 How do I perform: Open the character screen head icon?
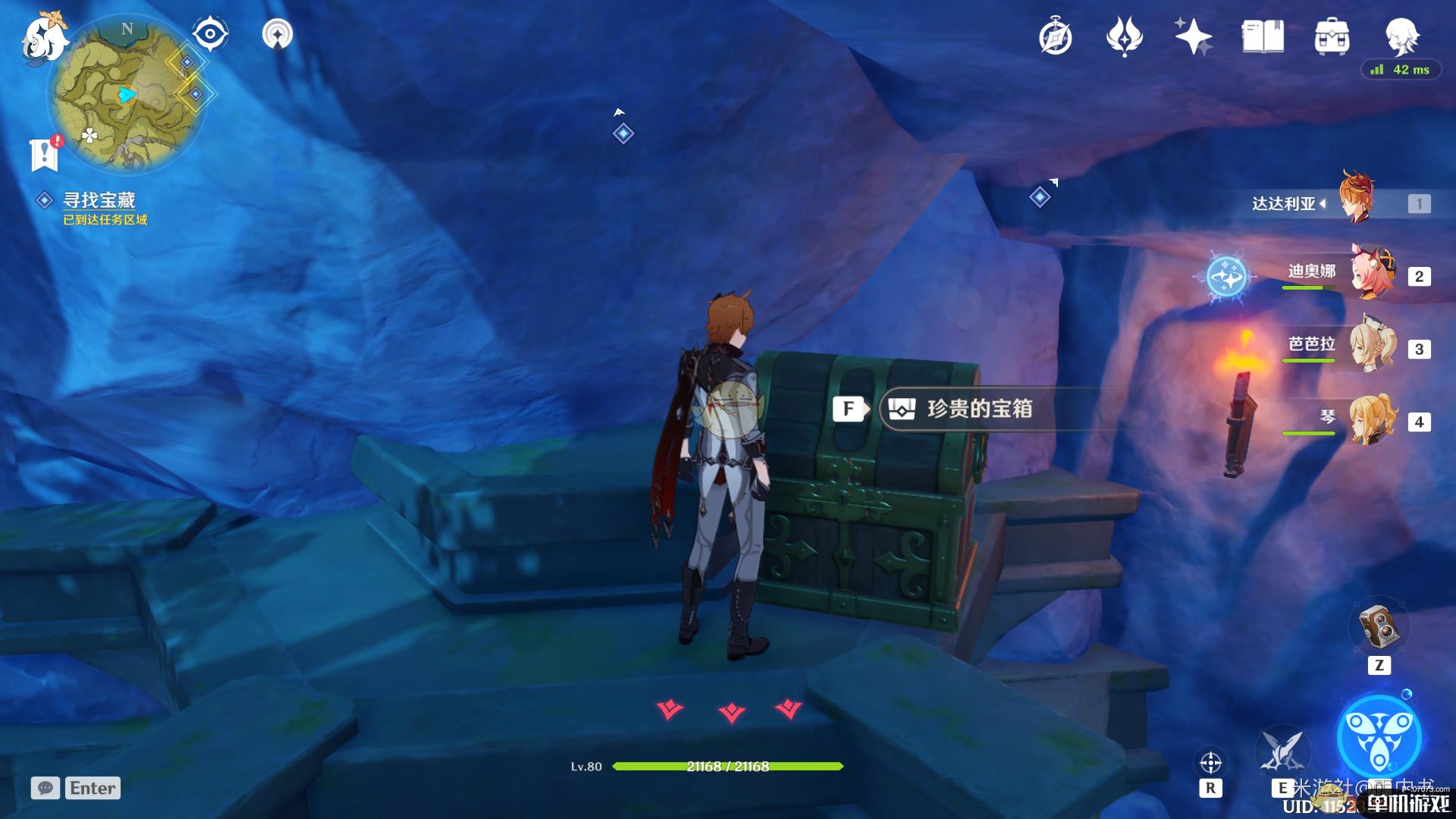[1401, 36]
